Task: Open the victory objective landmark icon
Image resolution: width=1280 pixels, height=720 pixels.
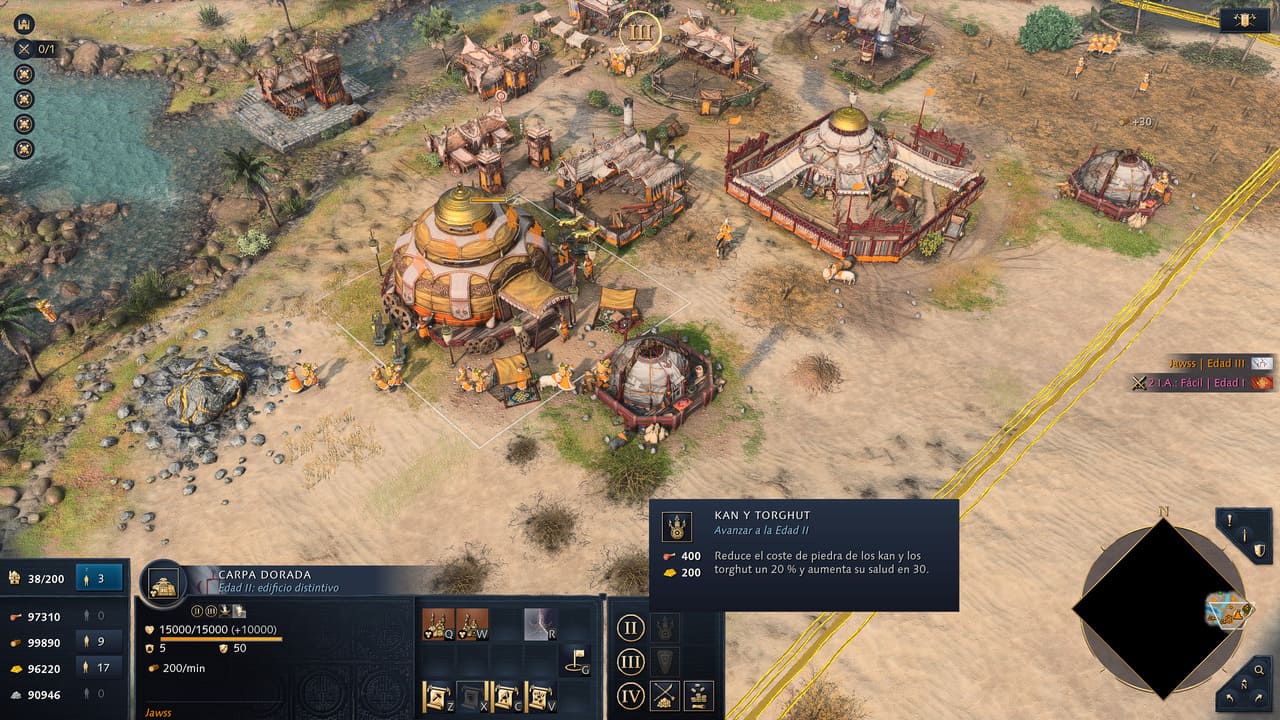Action: coord(23,23)
